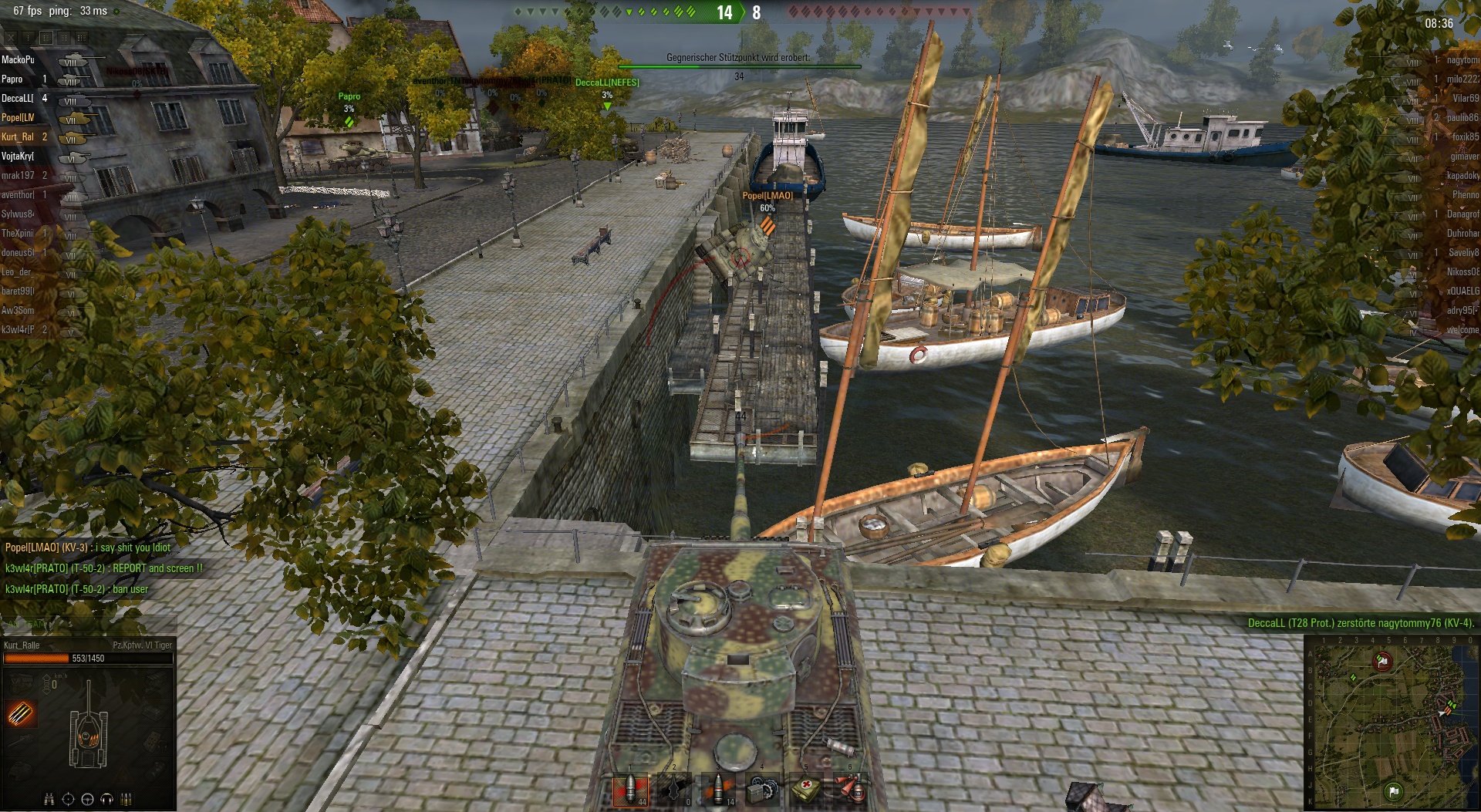Use the repair kit consumable
The height and width of the screenshot is (812, 1481).
762,790
